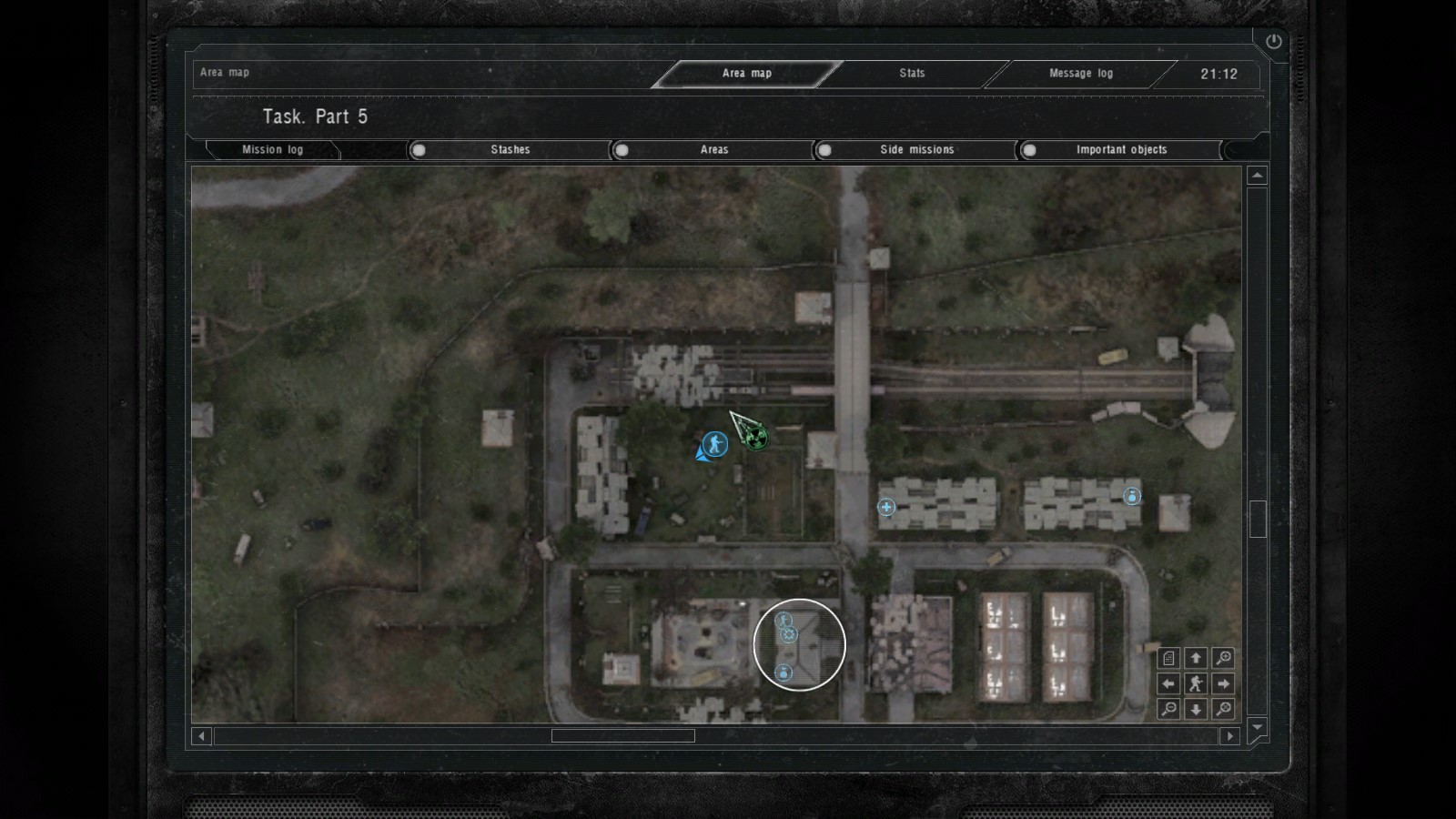Pan the map with the left arrow button
Viewport: 1456px width, 819px height.
(1168, 683)
